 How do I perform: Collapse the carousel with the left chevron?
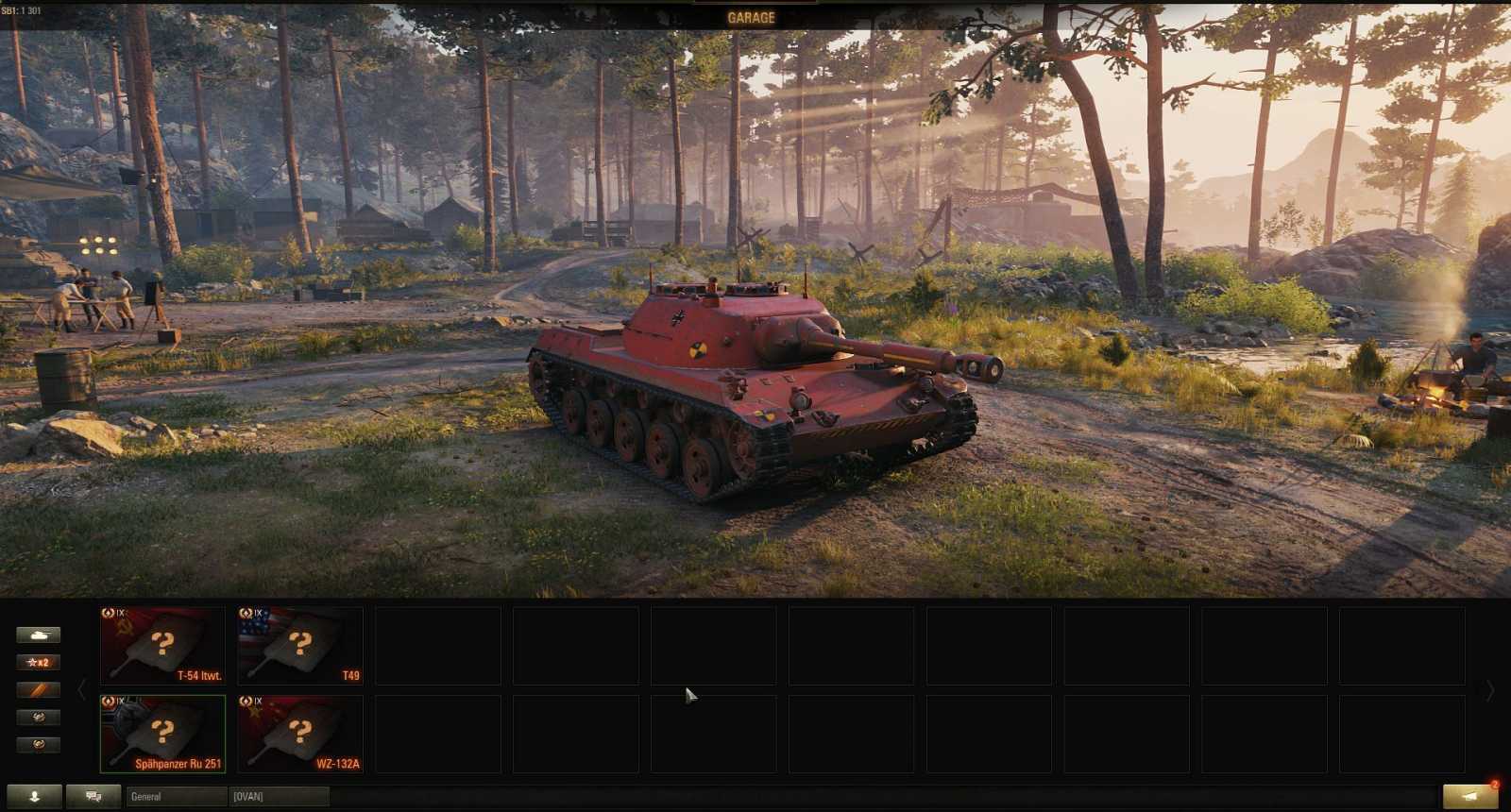(x=83, y=688)
